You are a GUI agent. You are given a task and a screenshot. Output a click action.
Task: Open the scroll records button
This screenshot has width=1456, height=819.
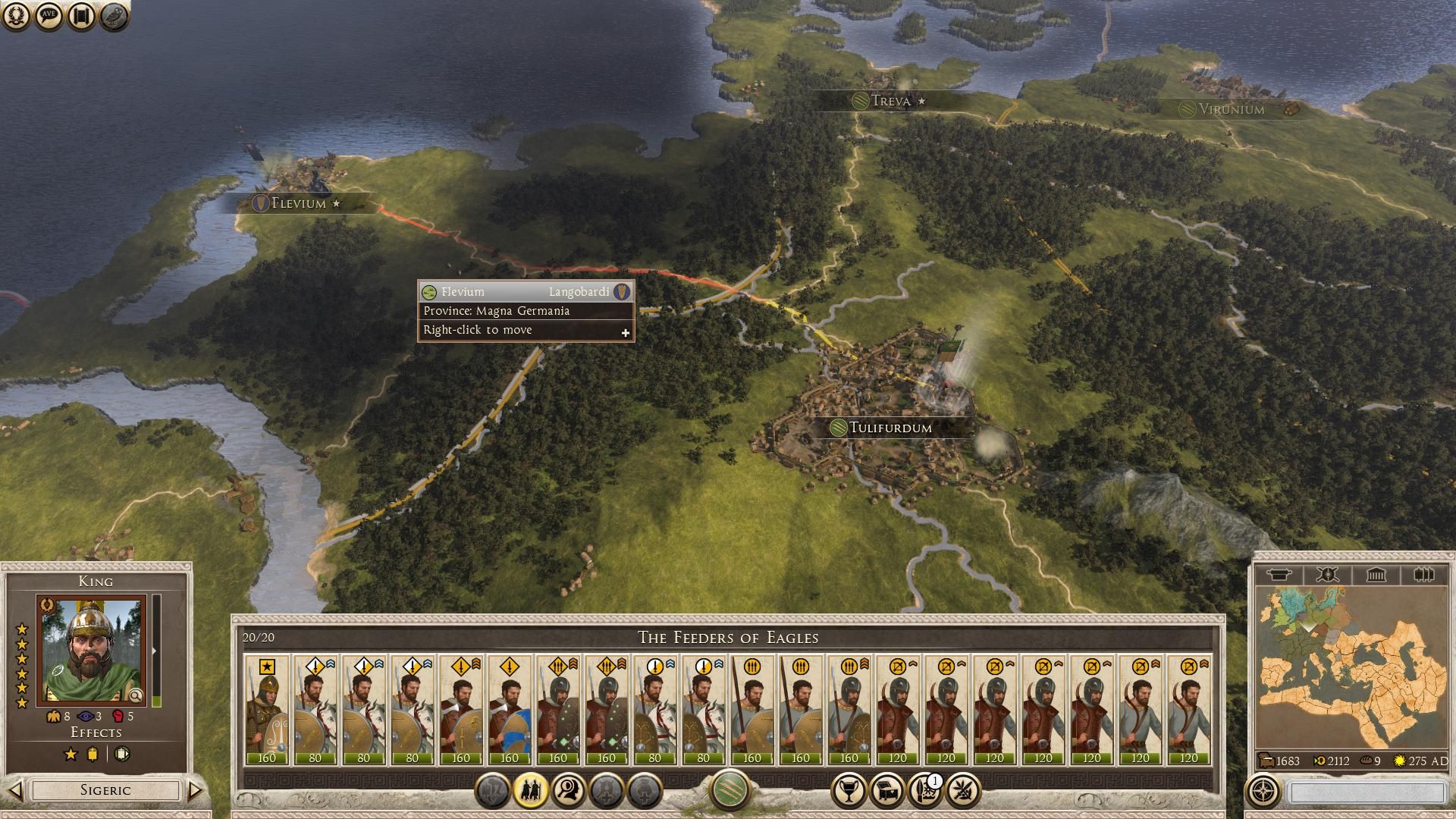[82, 16]
